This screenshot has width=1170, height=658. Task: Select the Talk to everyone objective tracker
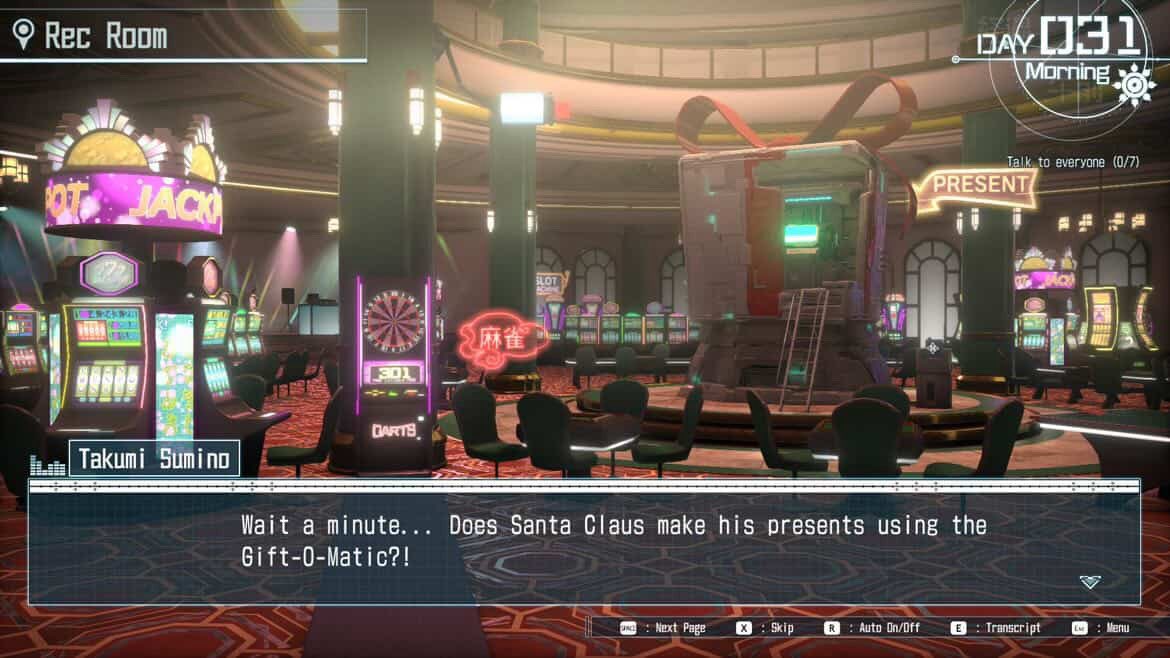coord(1072,162)
